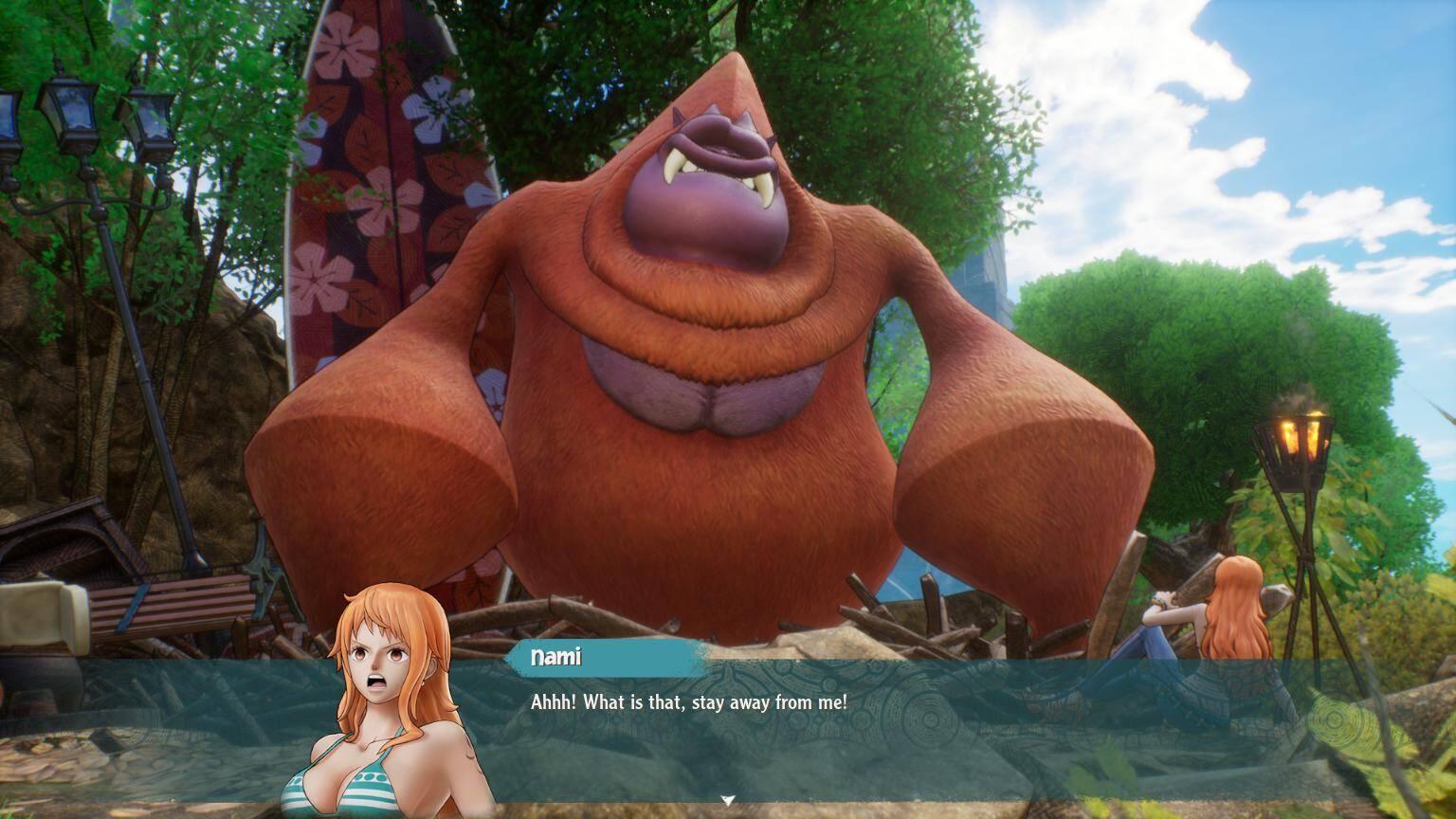Click the lit standing torch

tap(1299, 441)
